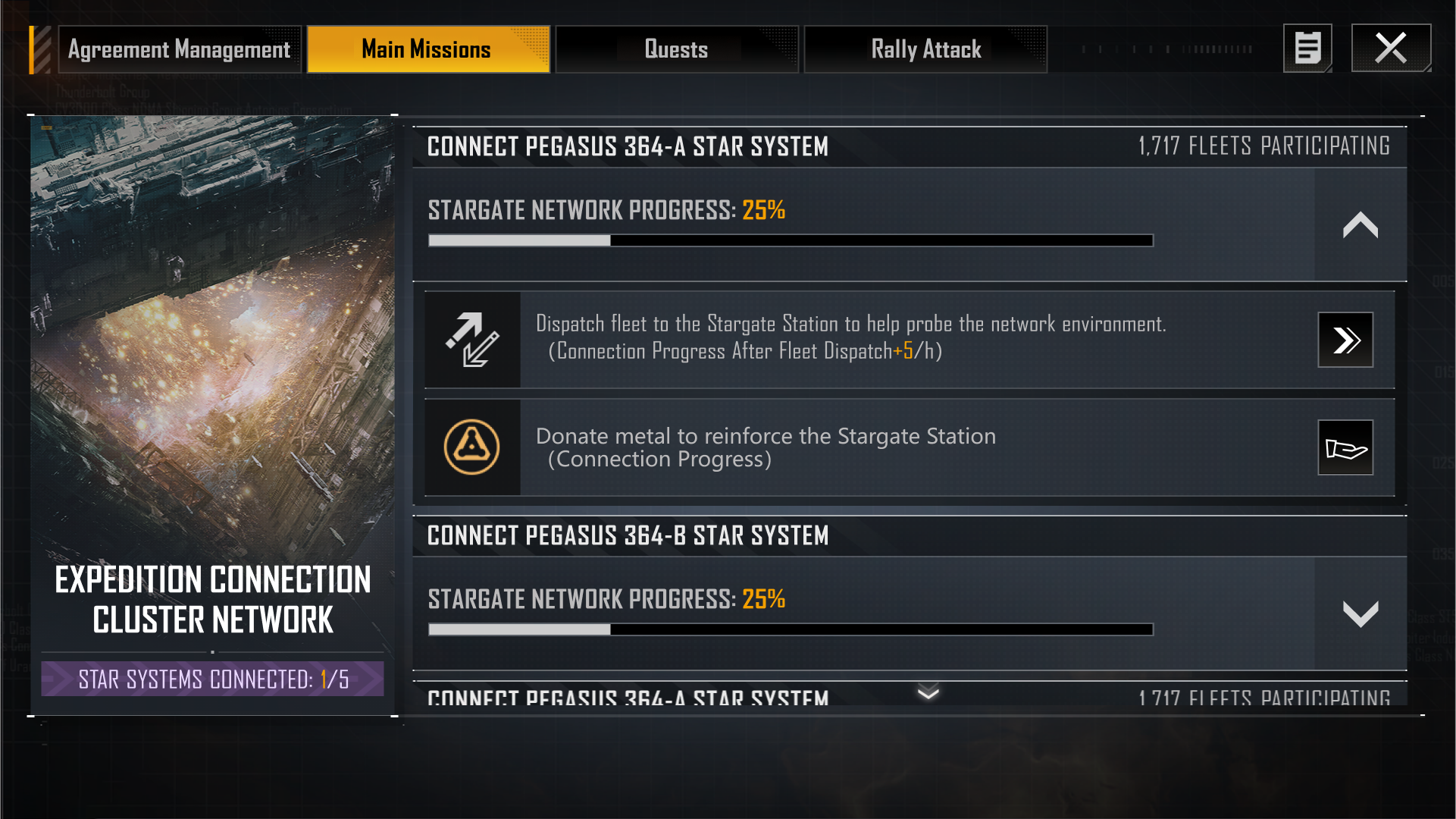The width and height of the screenshot is (1456, 819).
Task: Switch to the Agreement Management tab
Action: [180, 50]
